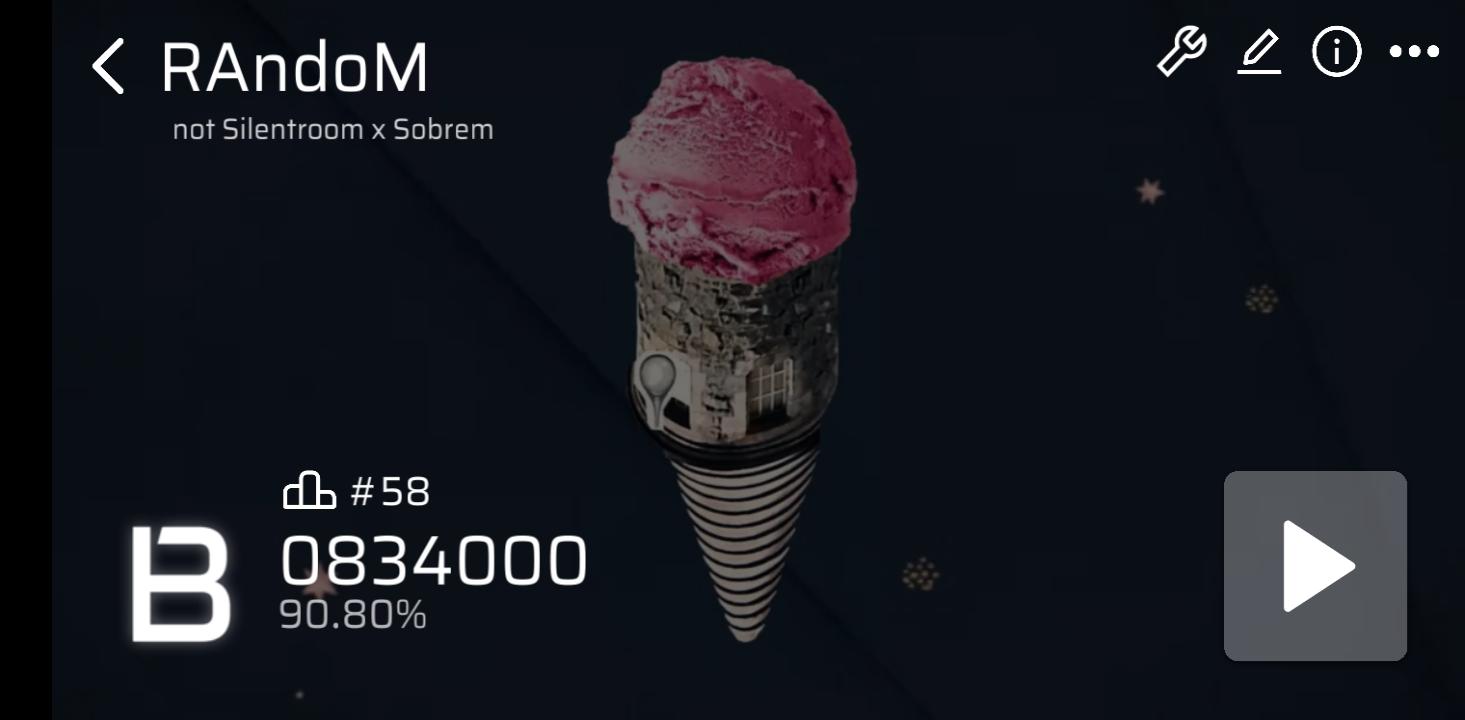Start playing the song with the play button
Screen dimensions: 1465x720
pyautogui.click(x=1314, y=564)
